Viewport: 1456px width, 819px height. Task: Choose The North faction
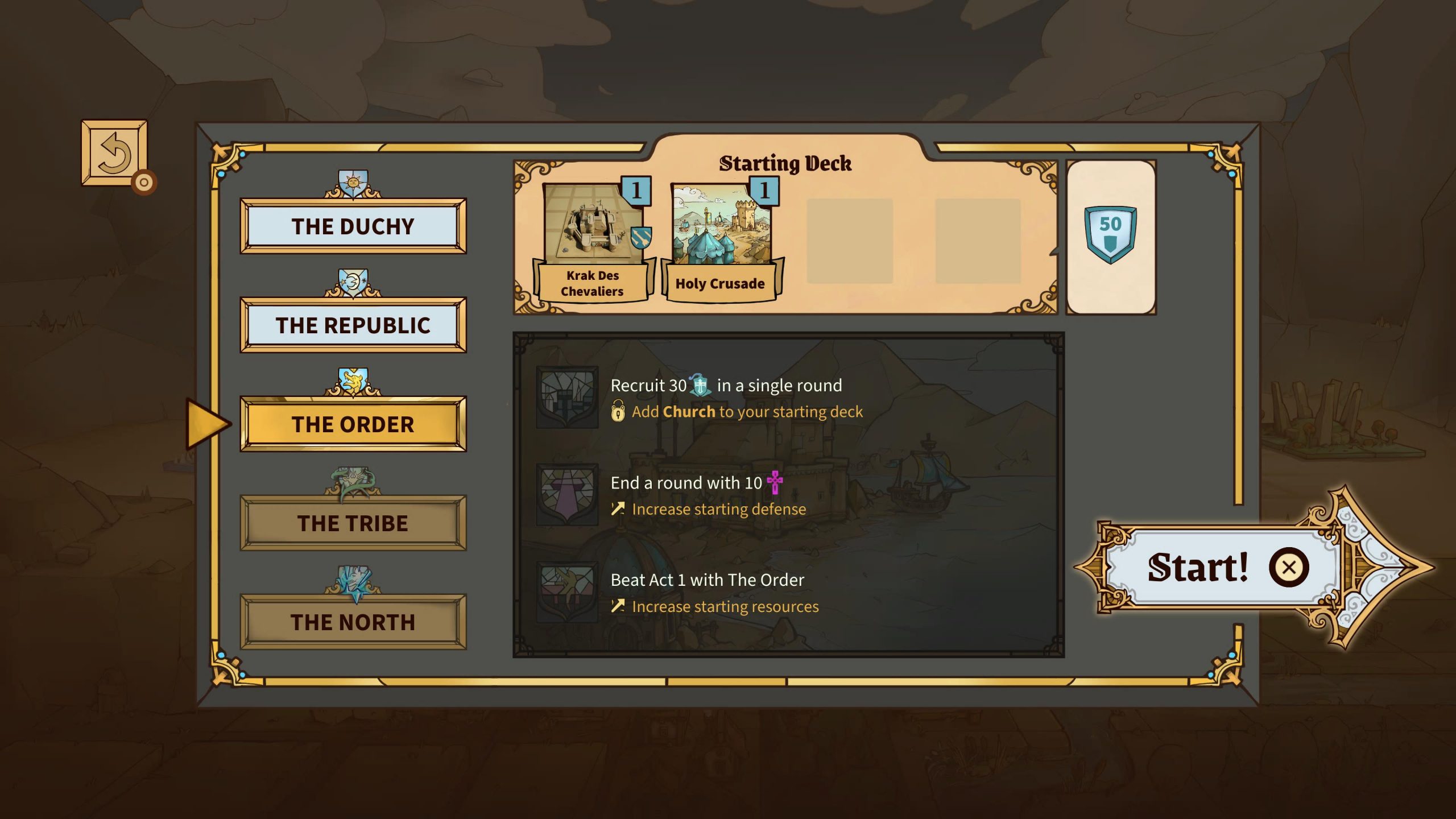tap(353, 622)
